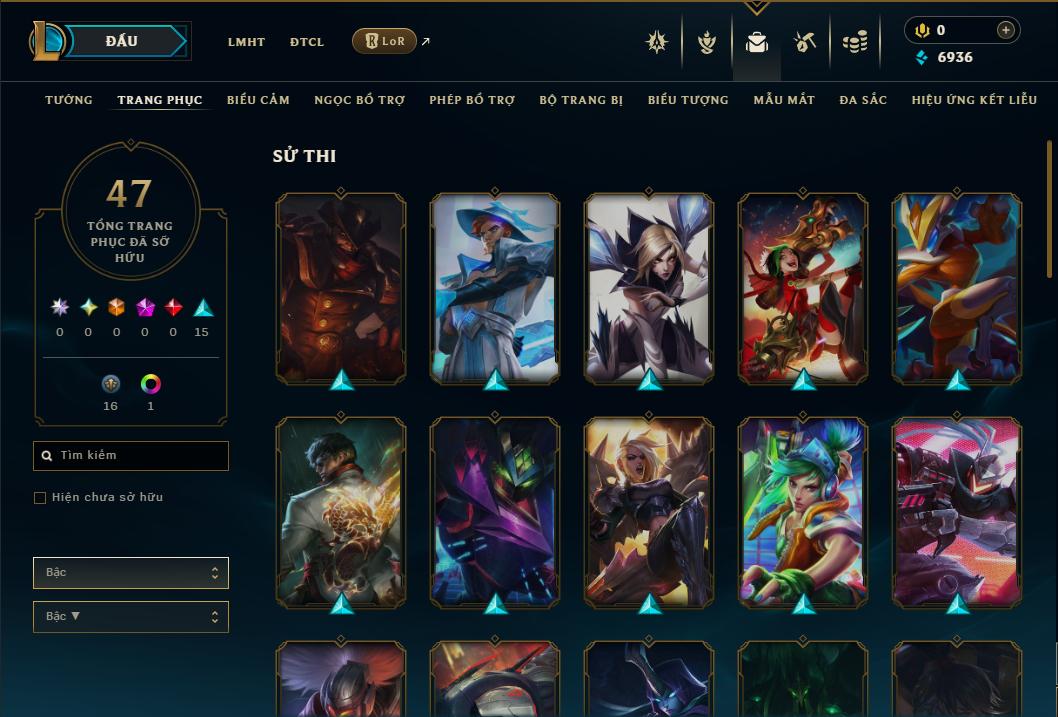Open the NGỌC BỔ TRỢ tab
The width and height of the screenshot is (1058, 717).
point(359,100)
